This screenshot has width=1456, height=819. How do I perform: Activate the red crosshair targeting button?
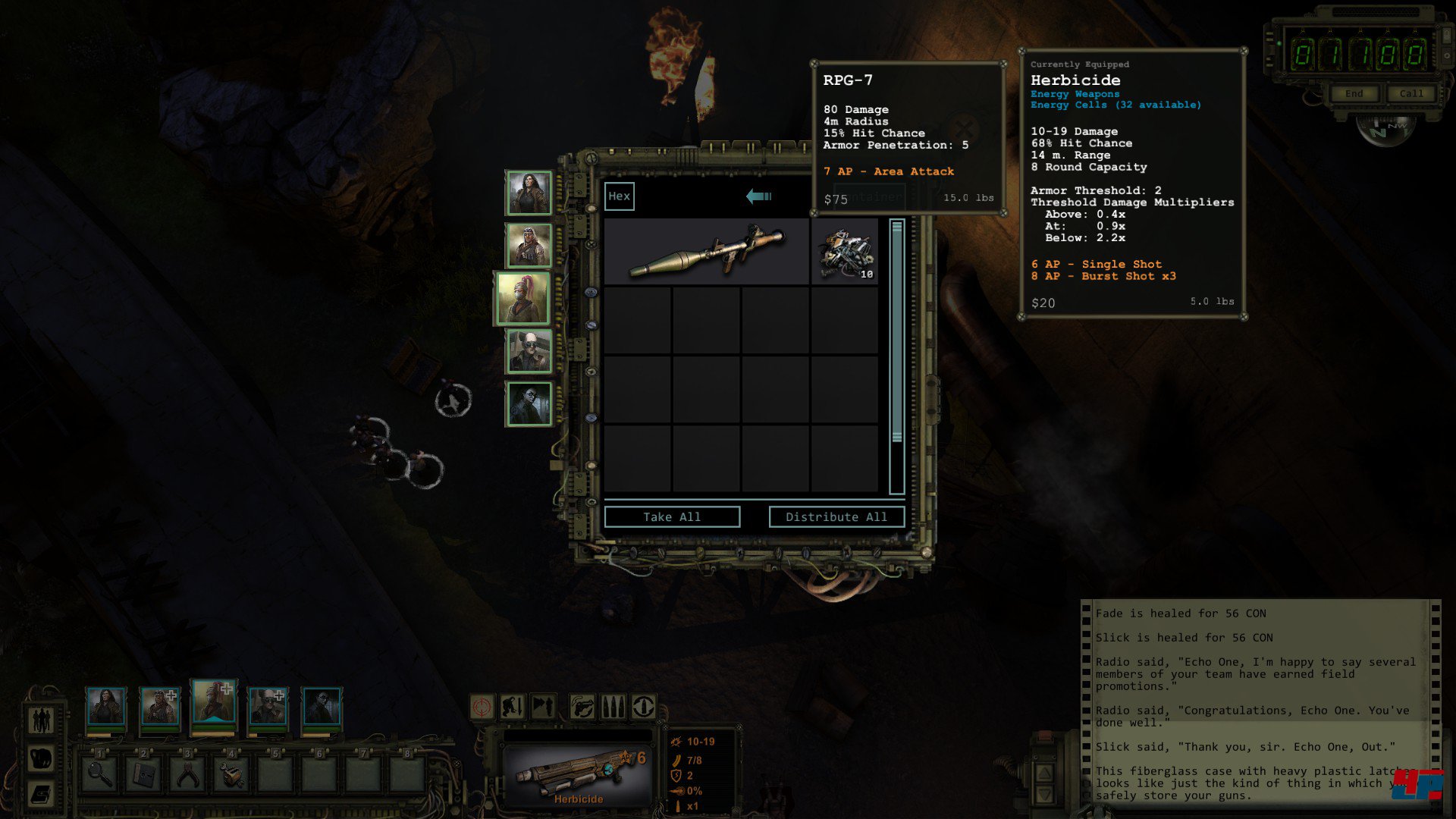click(x=482, y=708)
